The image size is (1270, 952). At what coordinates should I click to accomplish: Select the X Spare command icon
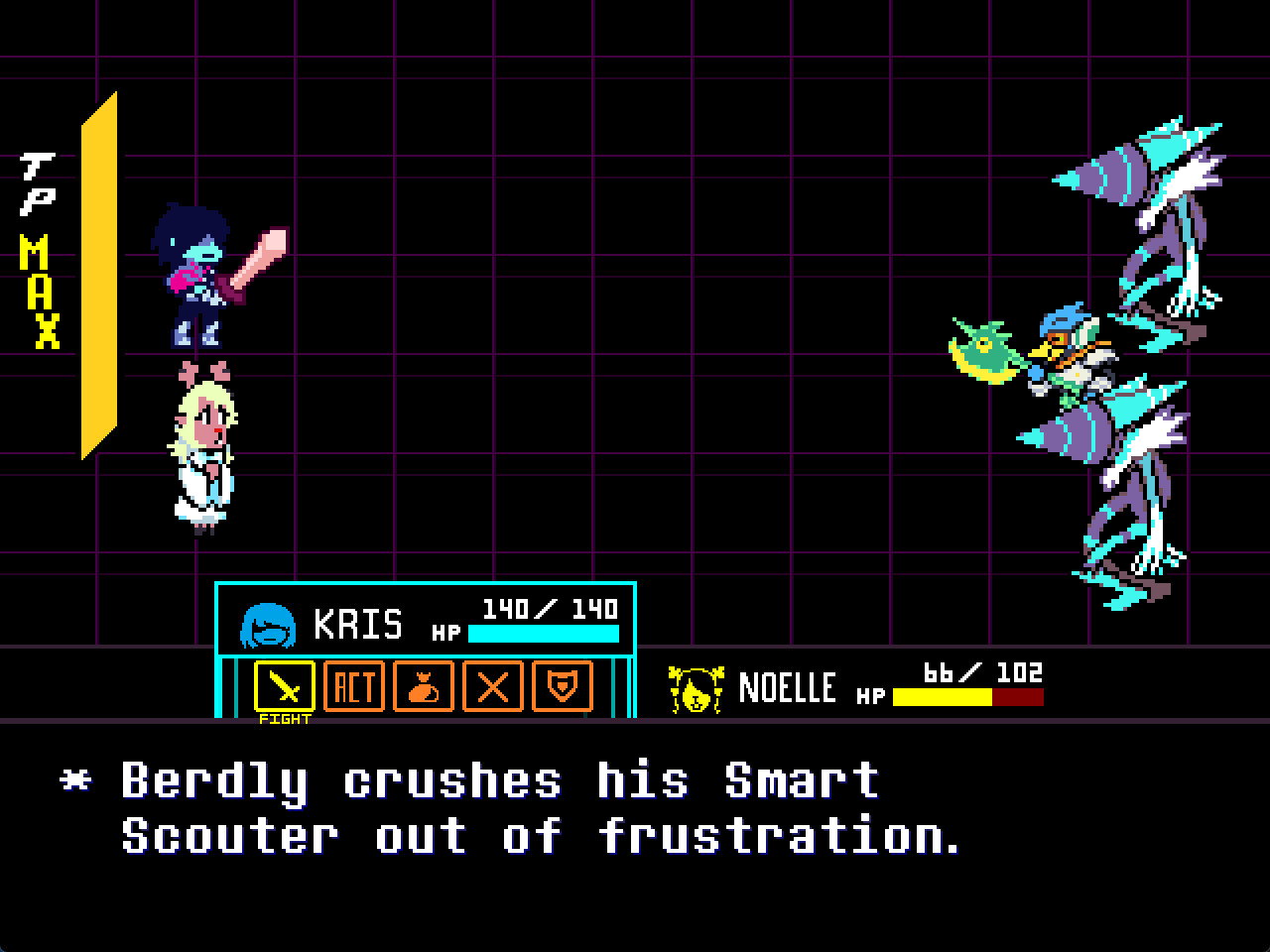pyautogui.click(x=491, y=685)
